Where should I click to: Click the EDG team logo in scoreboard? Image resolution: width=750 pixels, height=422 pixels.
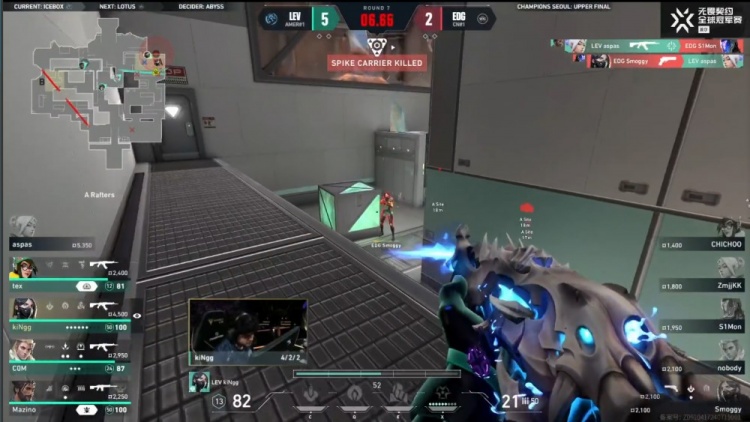(483, 18)
